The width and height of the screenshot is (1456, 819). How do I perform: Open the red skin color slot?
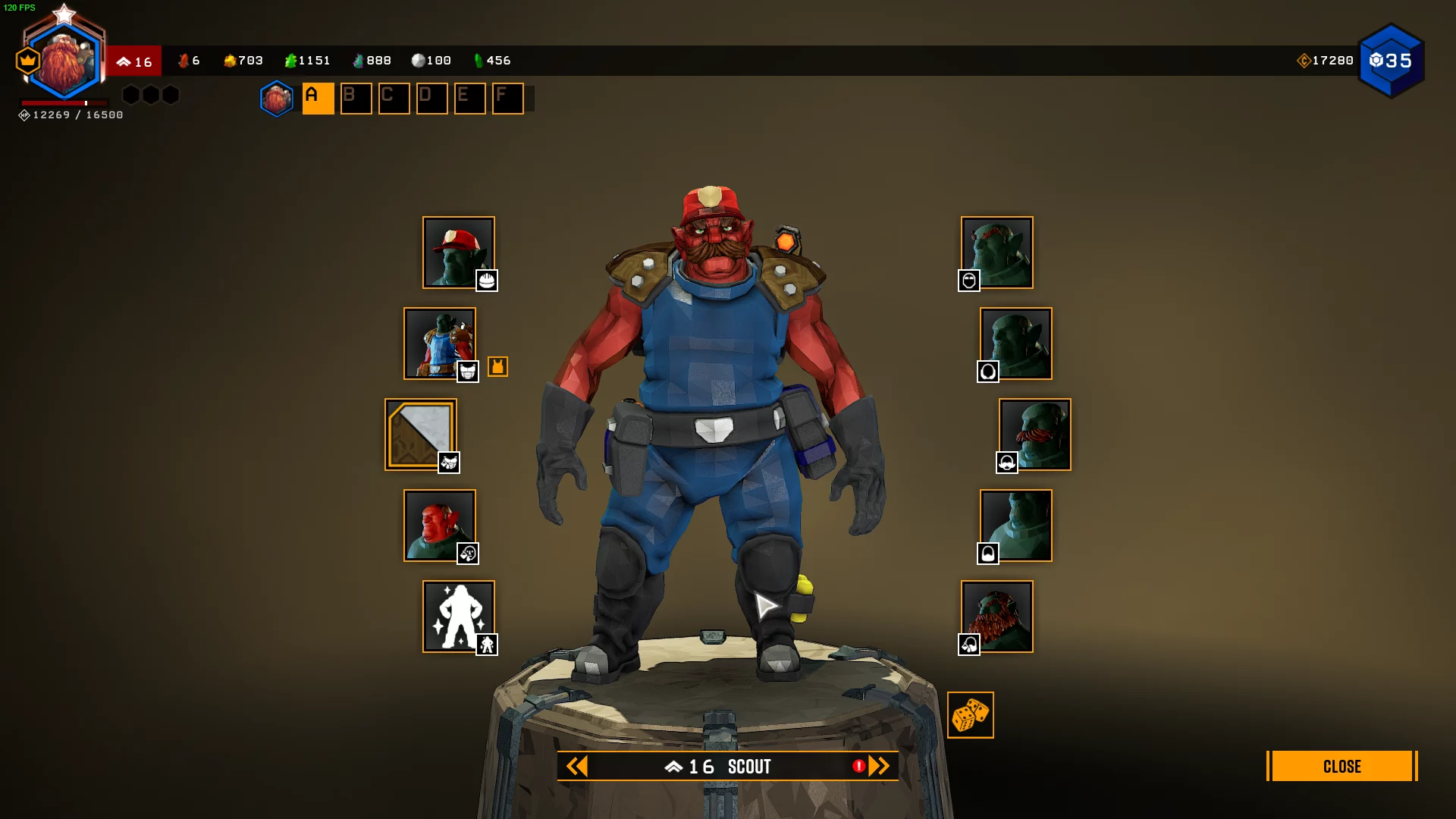click(x=439, y=526)
